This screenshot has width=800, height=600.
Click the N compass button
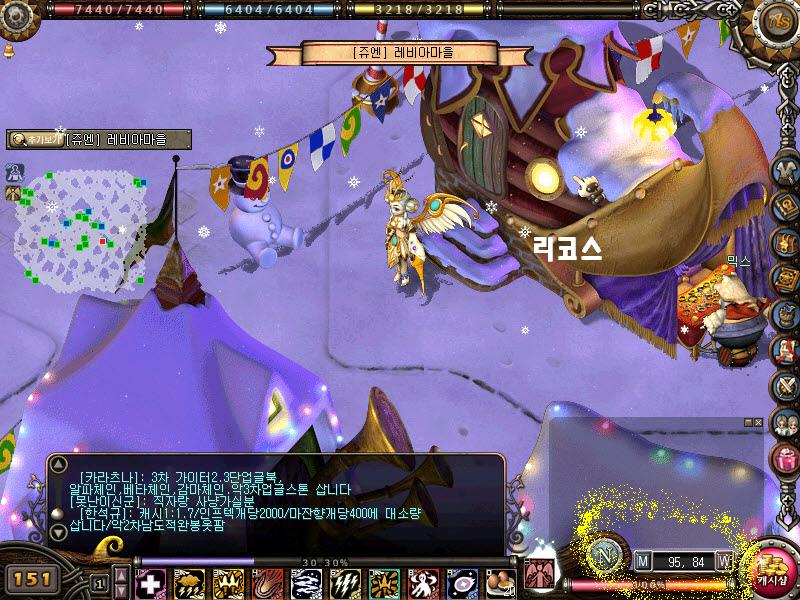click(x=604, y=555)
